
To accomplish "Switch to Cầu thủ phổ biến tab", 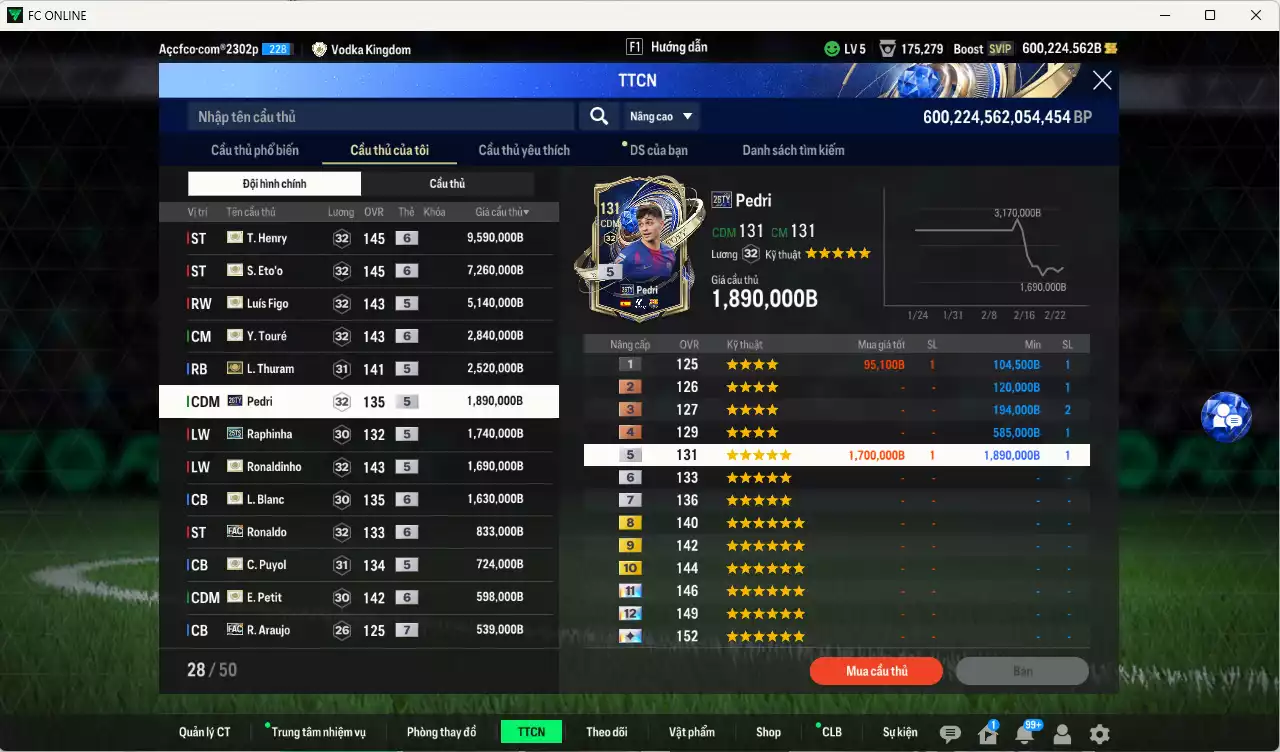I will click(x=254, y=150).
